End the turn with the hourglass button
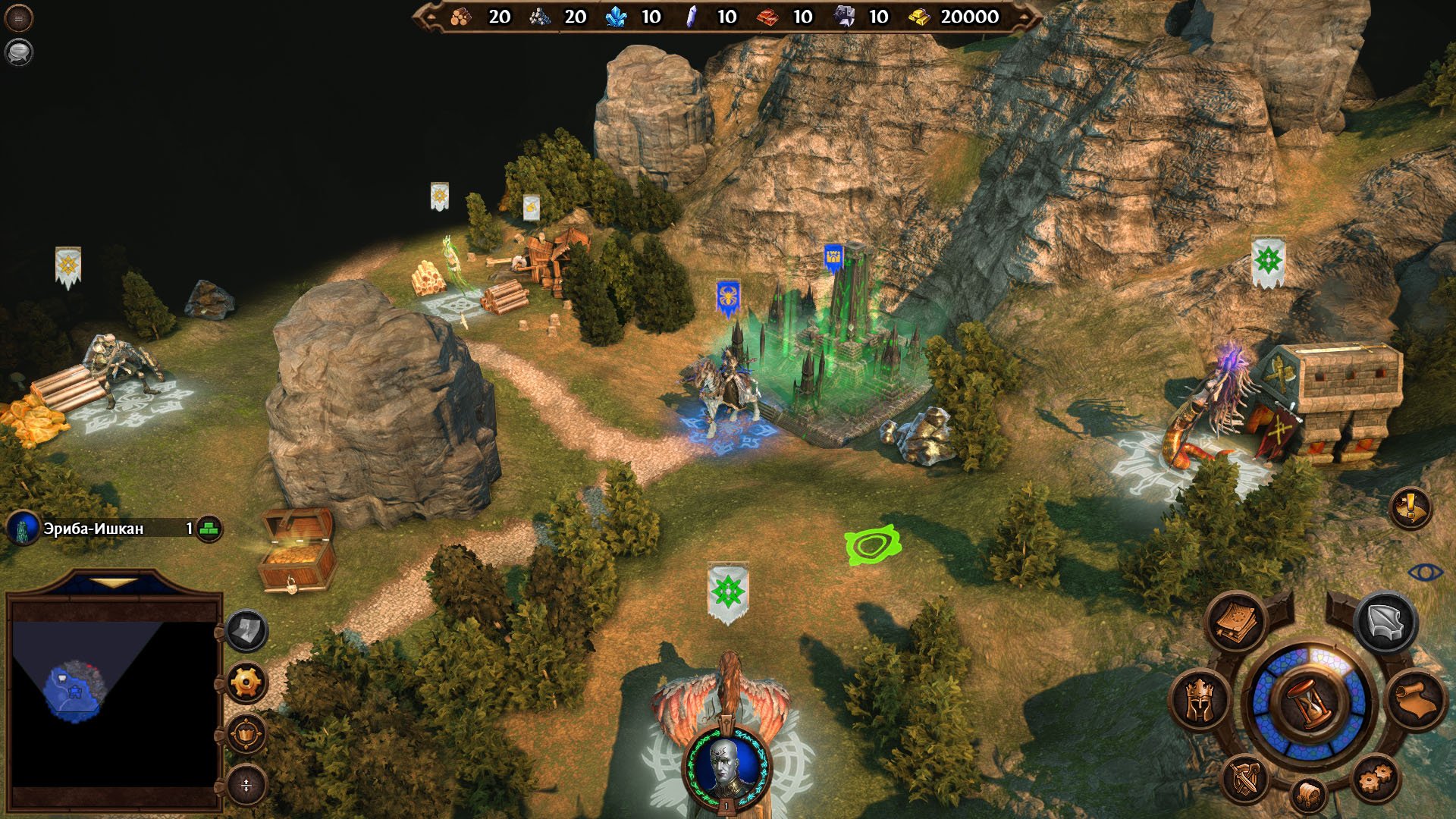The image size is (1456, 819). click(x=1310, y=702)
